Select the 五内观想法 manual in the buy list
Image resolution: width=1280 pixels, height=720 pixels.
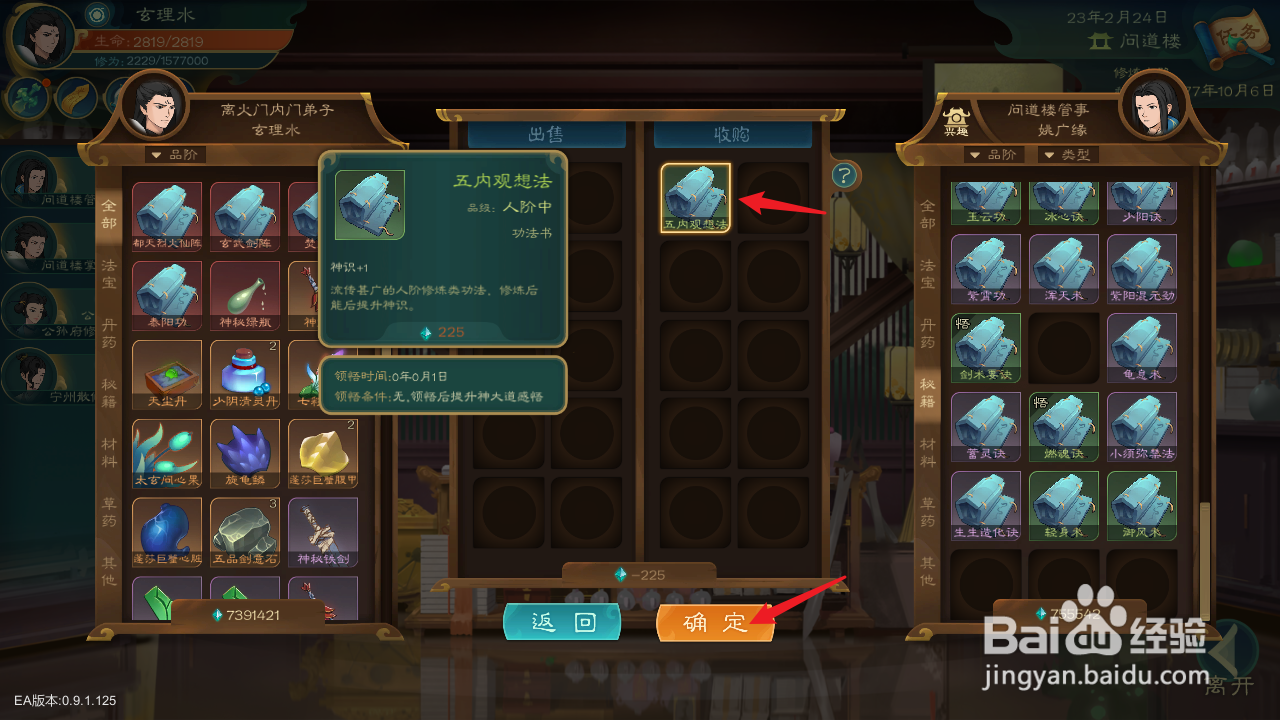(x=696, y=197)
